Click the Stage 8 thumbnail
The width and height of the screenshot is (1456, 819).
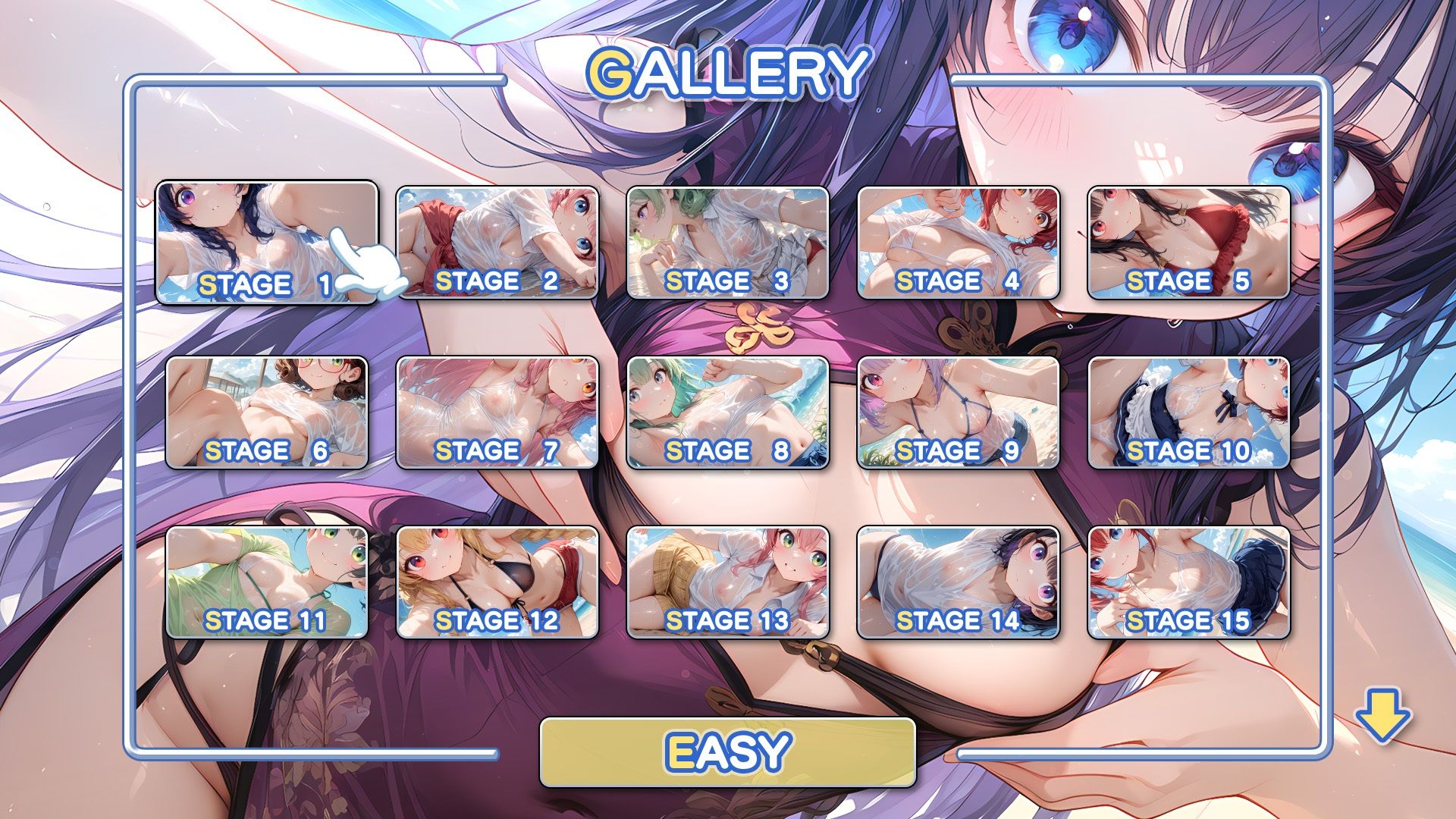pos(727,413)
